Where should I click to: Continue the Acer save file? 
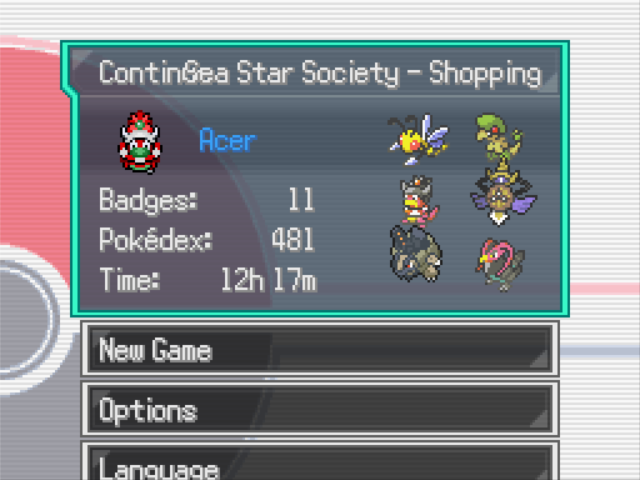pyautogui.click(x=315, y=180)
